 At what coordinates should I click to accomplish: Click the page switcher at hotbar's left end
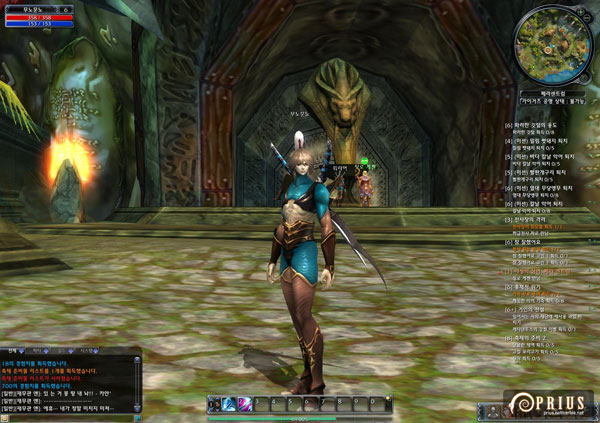click(212, 403)
